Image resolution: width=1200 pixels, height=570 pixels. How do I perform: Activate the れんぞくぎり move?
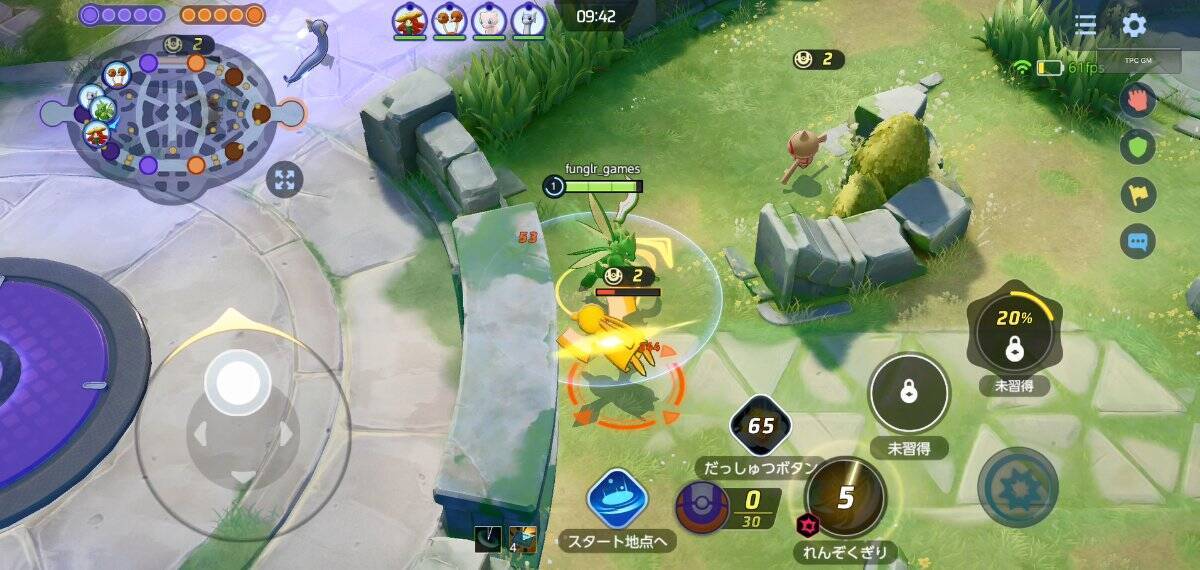845,498
